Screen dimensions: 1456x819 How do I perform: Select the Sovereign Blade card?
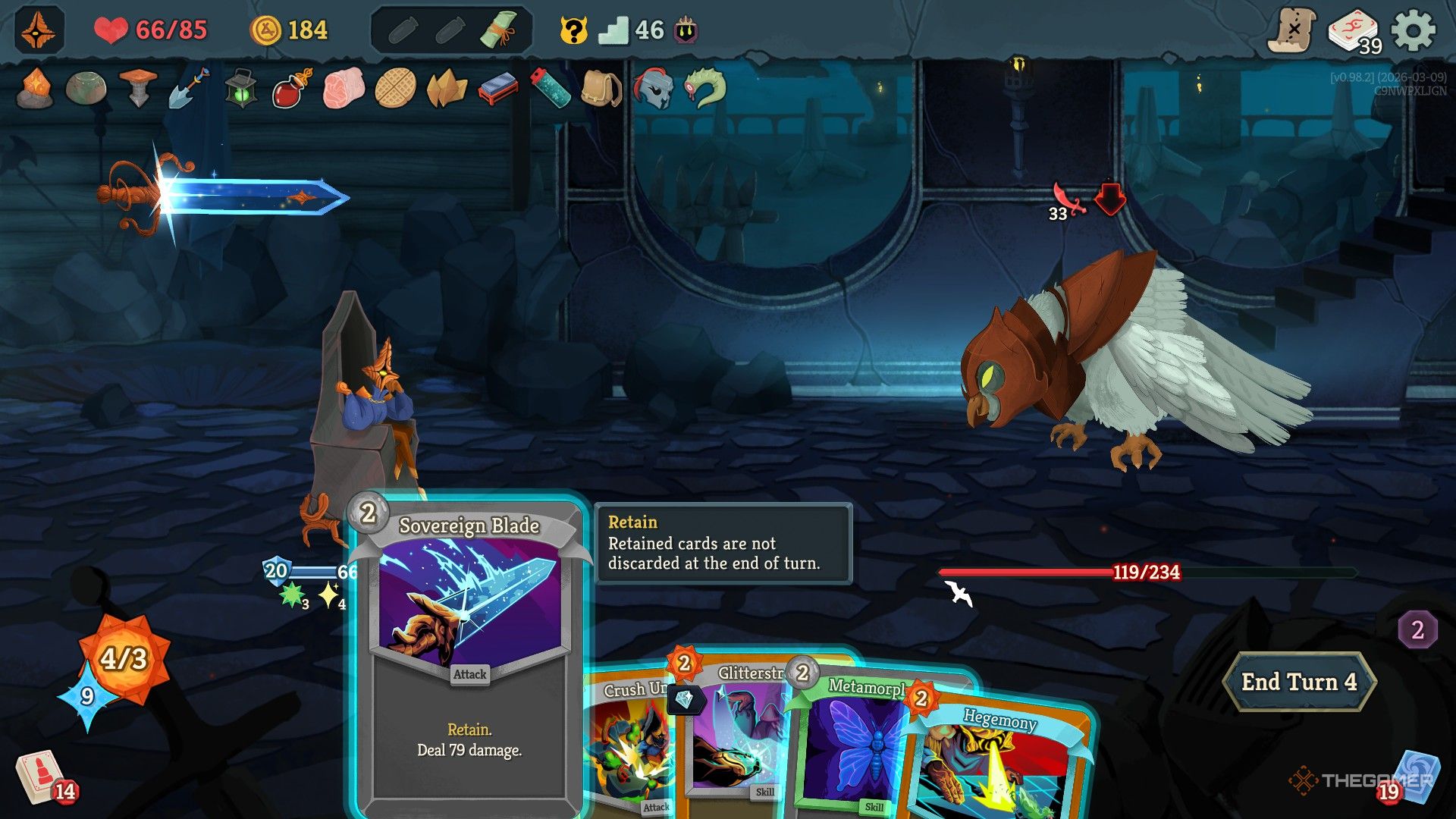[x=469, y=652]
